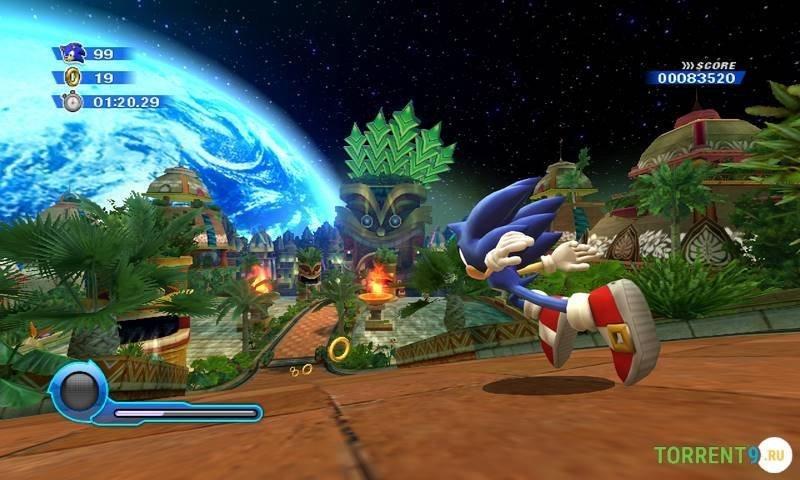
Task: Activate the circular Wisp power slot
Action: [77, 392]
